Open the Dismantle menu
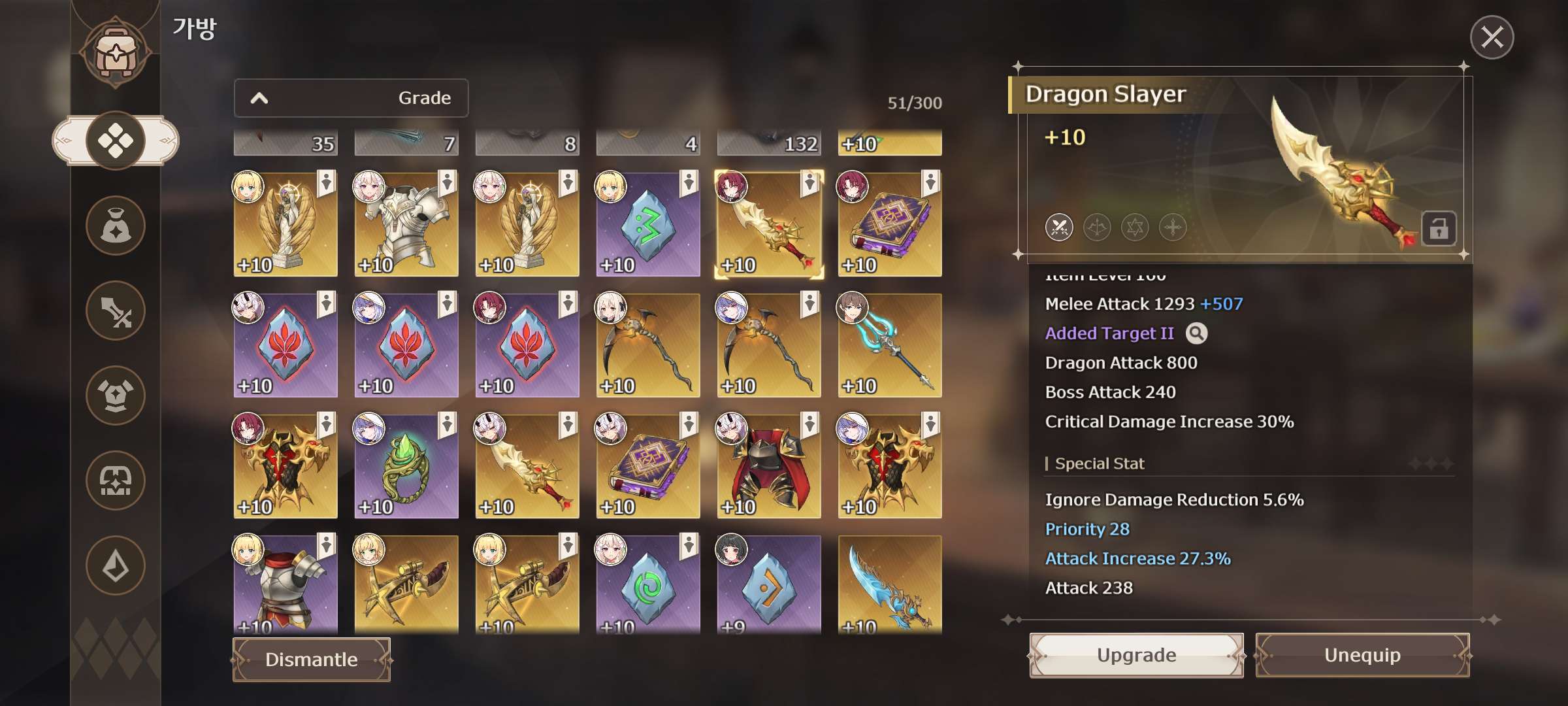 pos(312,660)
